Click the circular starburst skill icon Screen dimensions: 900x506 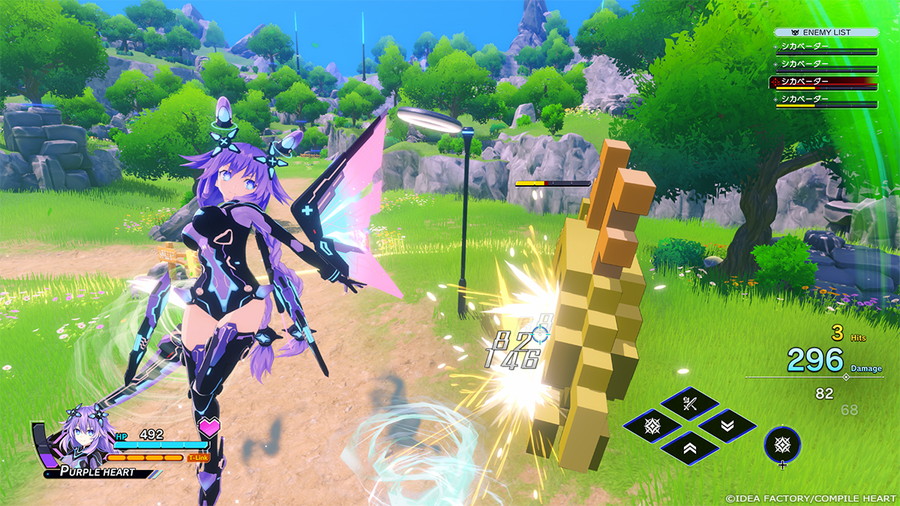click(x=782, y=443)
